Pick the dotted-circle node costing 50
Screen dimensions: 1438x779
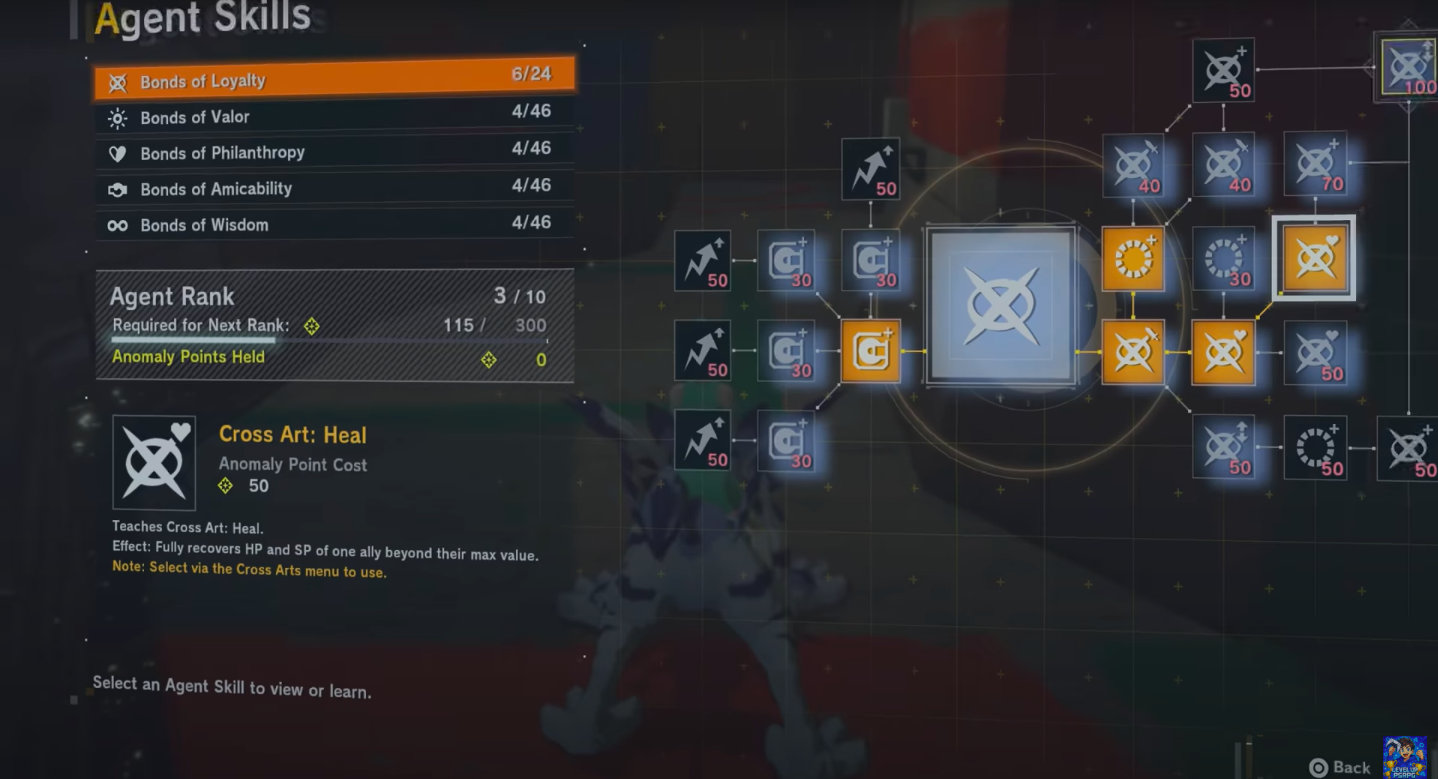tap(1315, 449)
